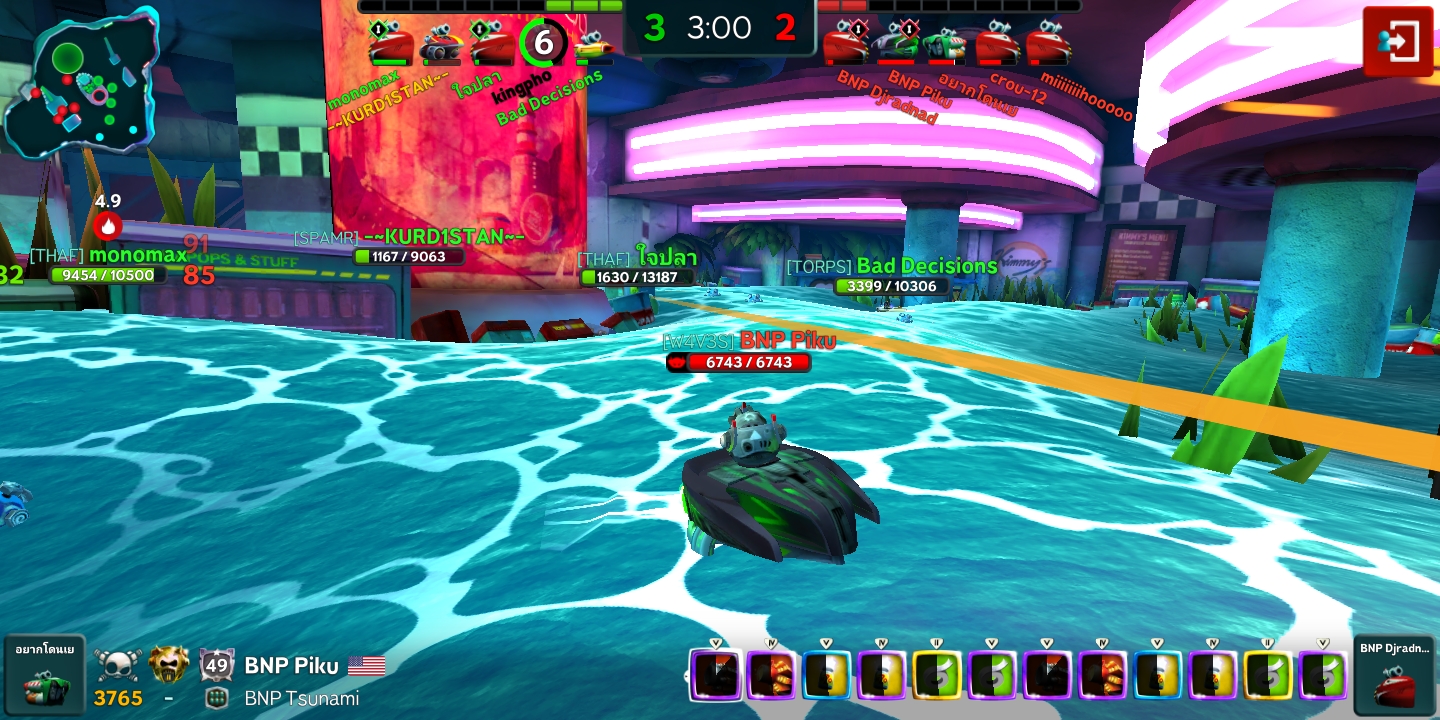
Task: Select kingpho's respawn countdown icon
Action: pos(543,43)
